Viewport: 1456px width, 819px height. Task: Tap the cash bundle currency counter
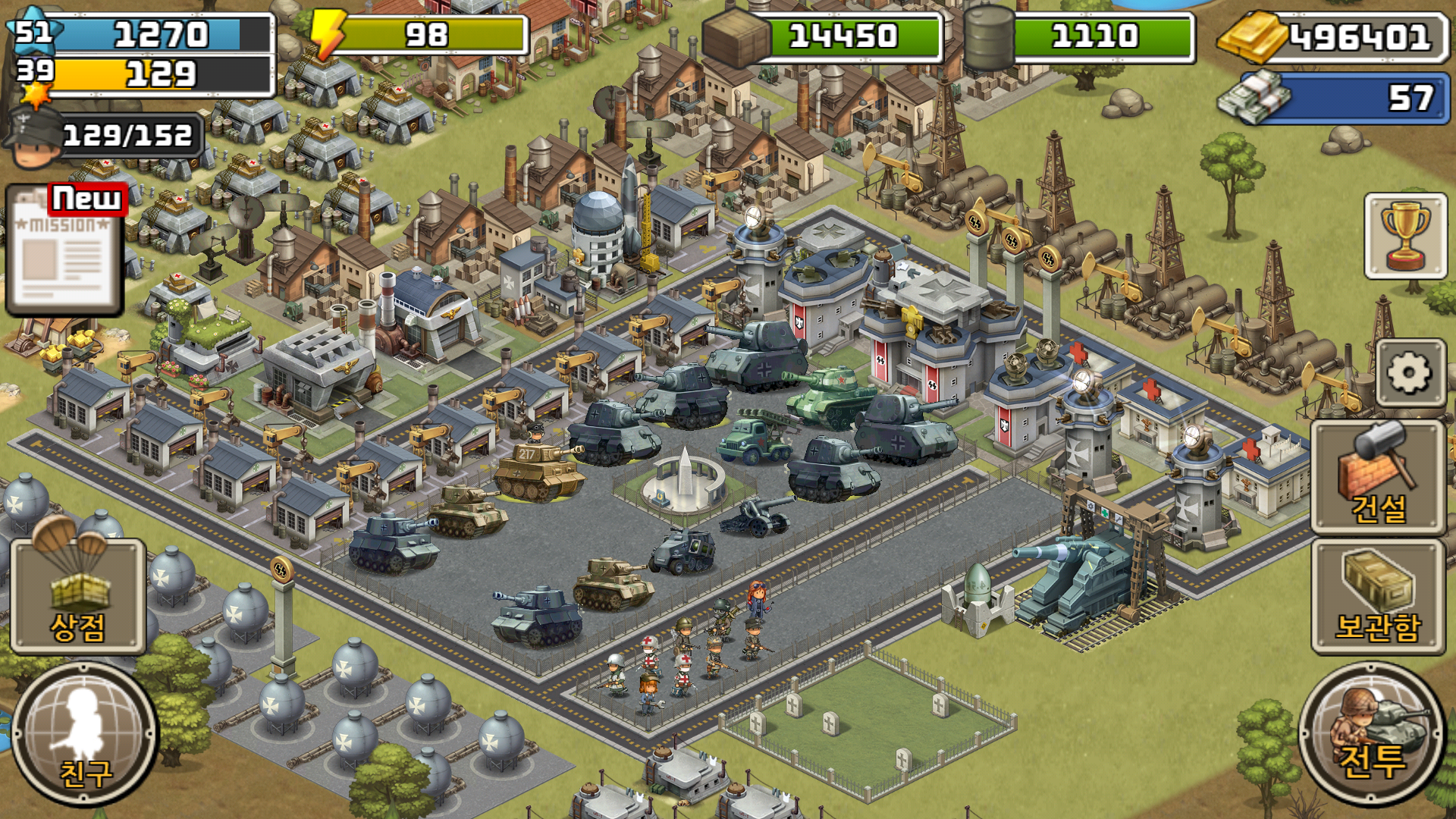point(1335,97)
